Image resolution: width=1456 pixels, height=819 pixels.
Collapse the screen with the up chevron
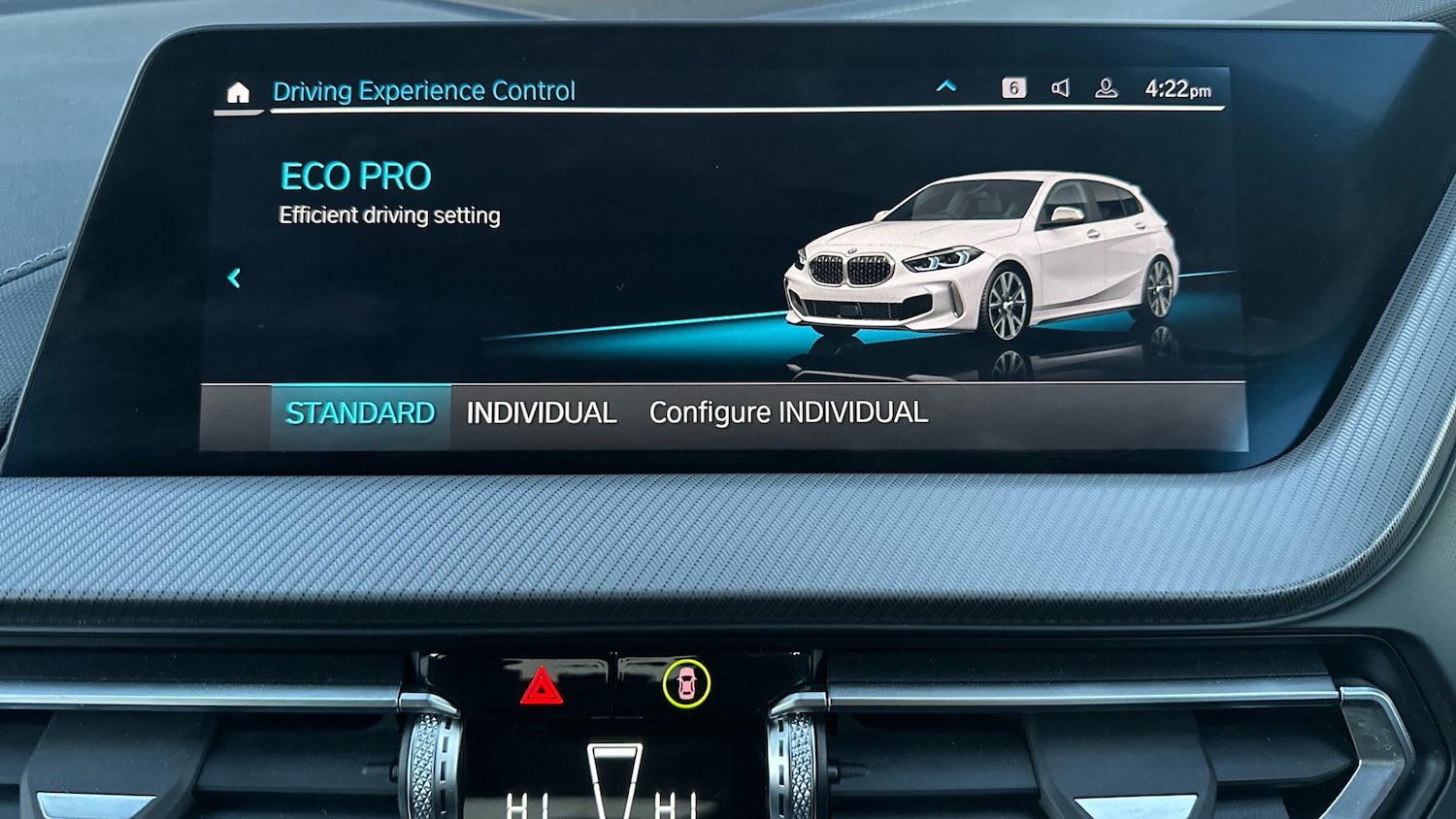coord(946,85)
